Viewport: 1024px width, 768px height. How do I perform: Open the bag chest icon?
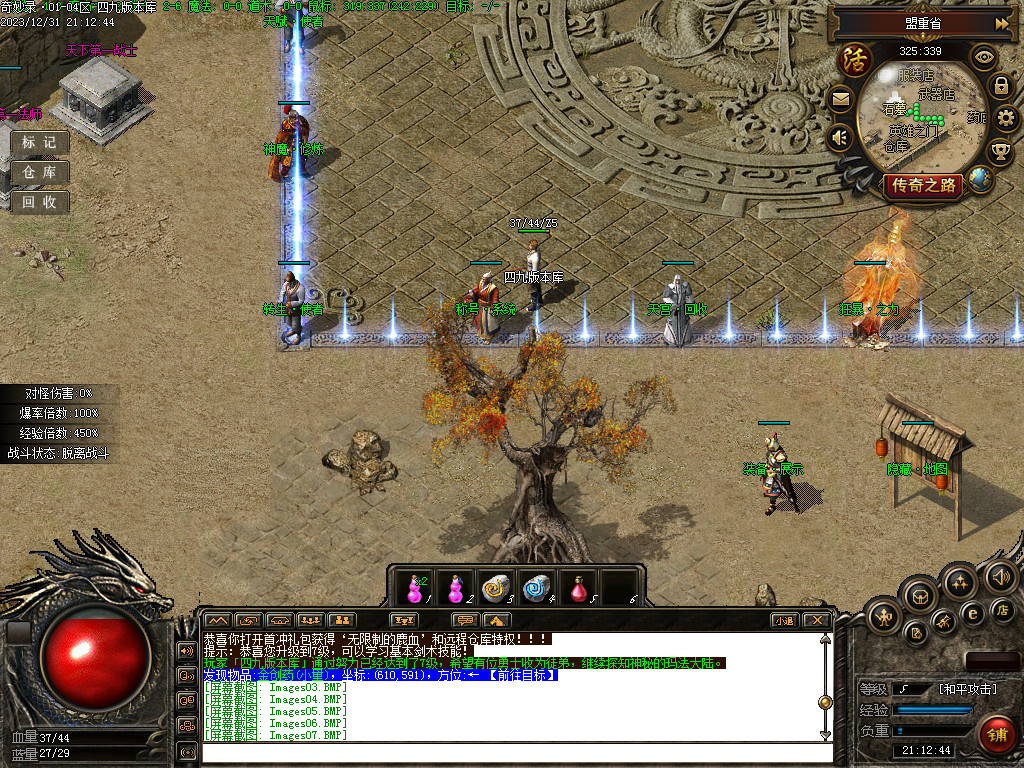[x=918, y=598]
